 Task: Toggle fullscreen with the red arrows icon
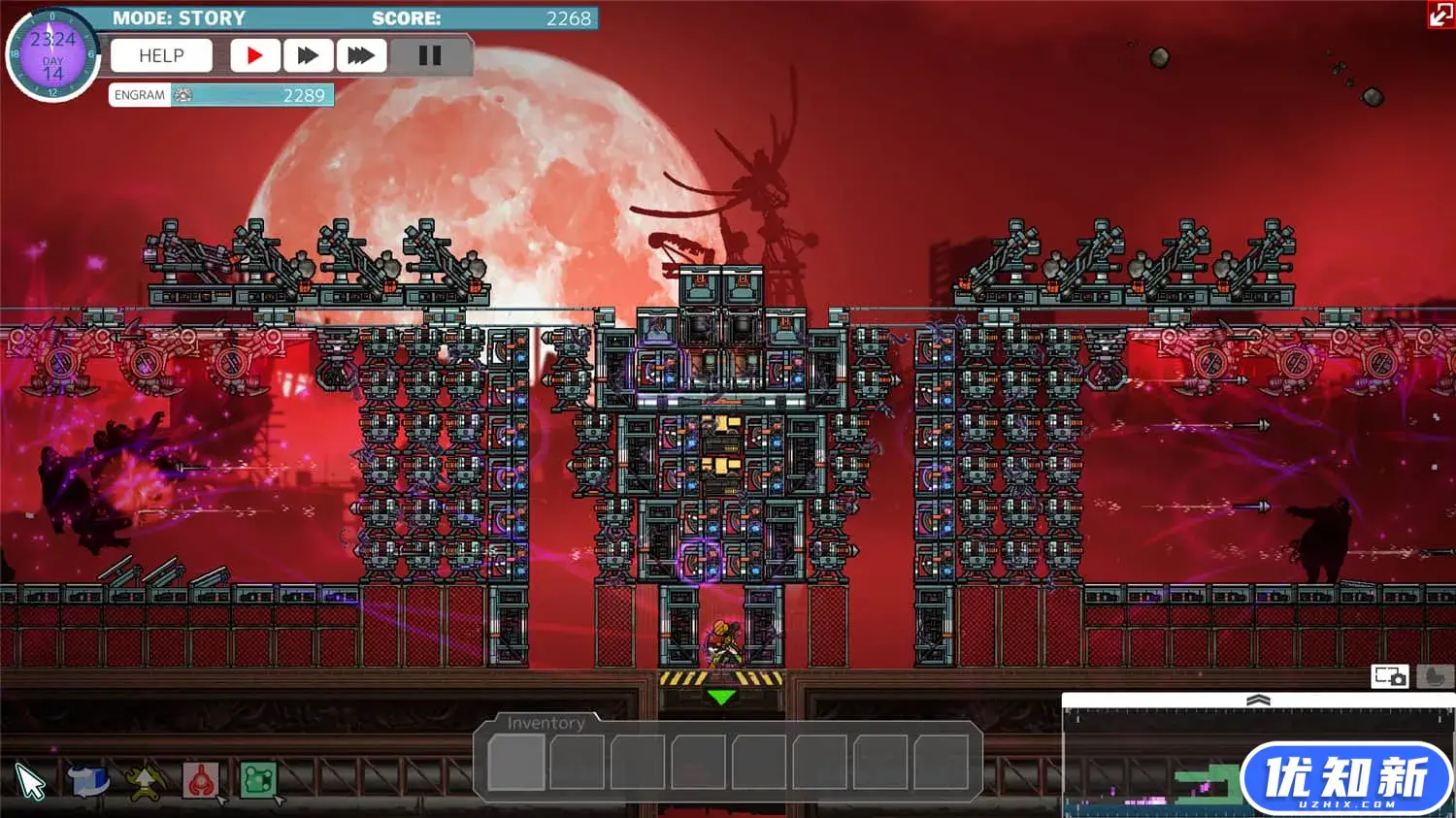(1440, 15)
